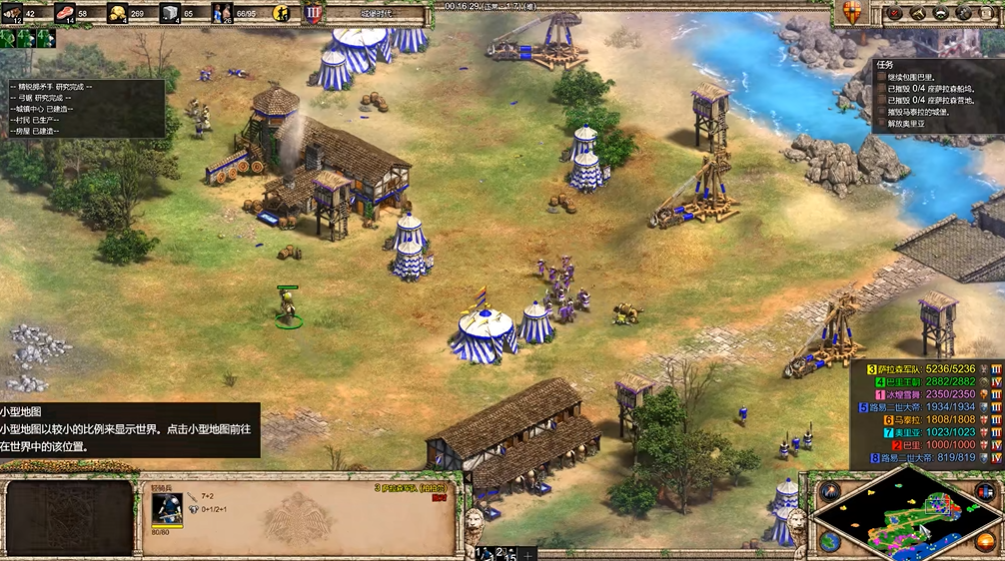1005x561 pixels.
Task: Add a control group with the plus button
Action: (x=528, y=553)
